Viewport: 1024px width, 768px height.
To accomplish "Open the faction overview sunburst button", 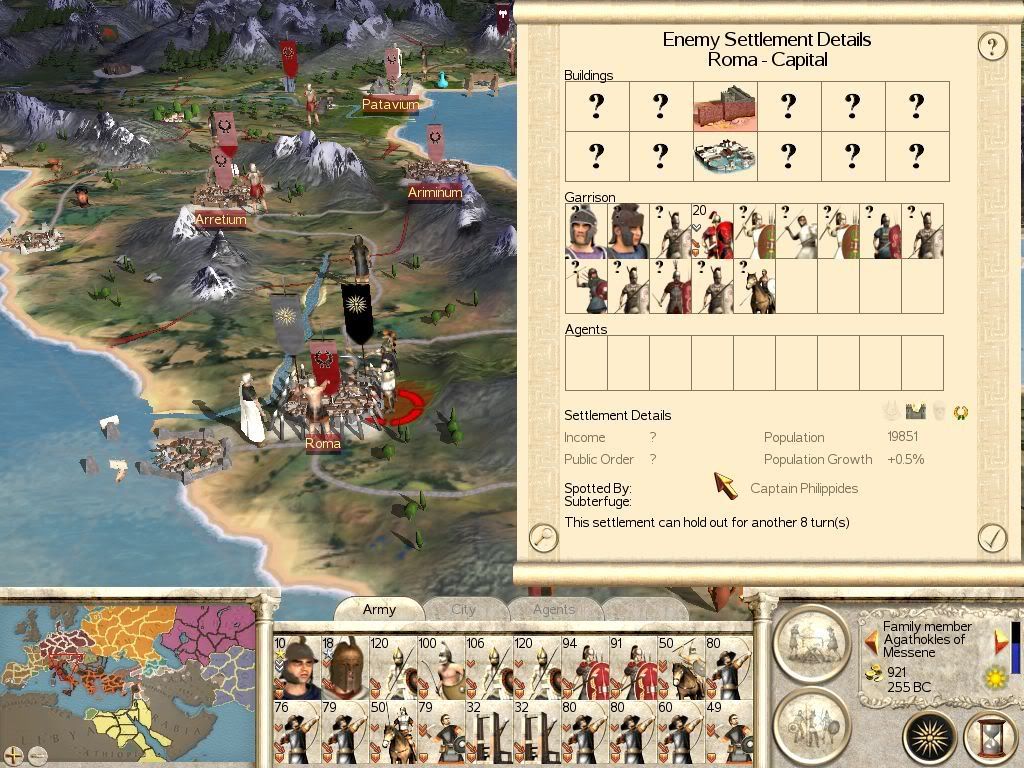I will (x=929, y=738).
